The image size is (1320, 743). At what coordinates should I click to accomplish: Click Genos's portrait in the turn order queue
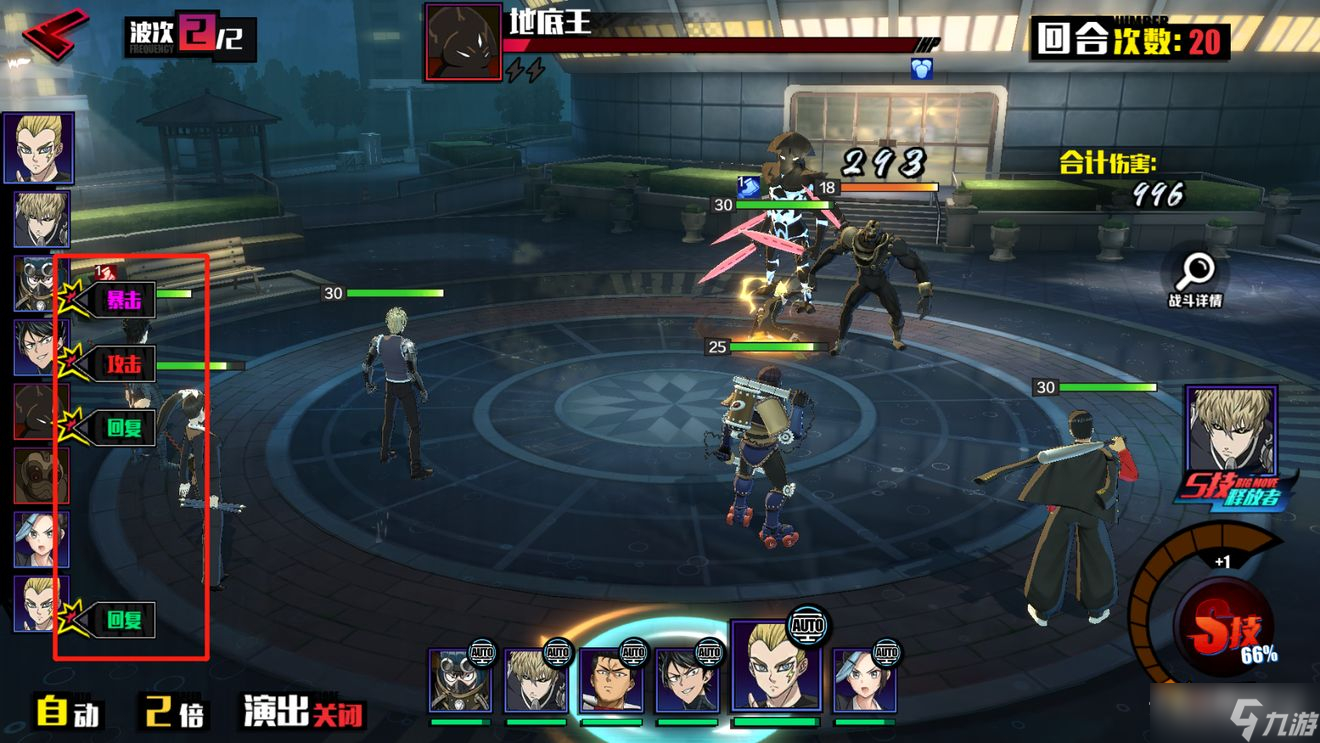click(41, 219)
